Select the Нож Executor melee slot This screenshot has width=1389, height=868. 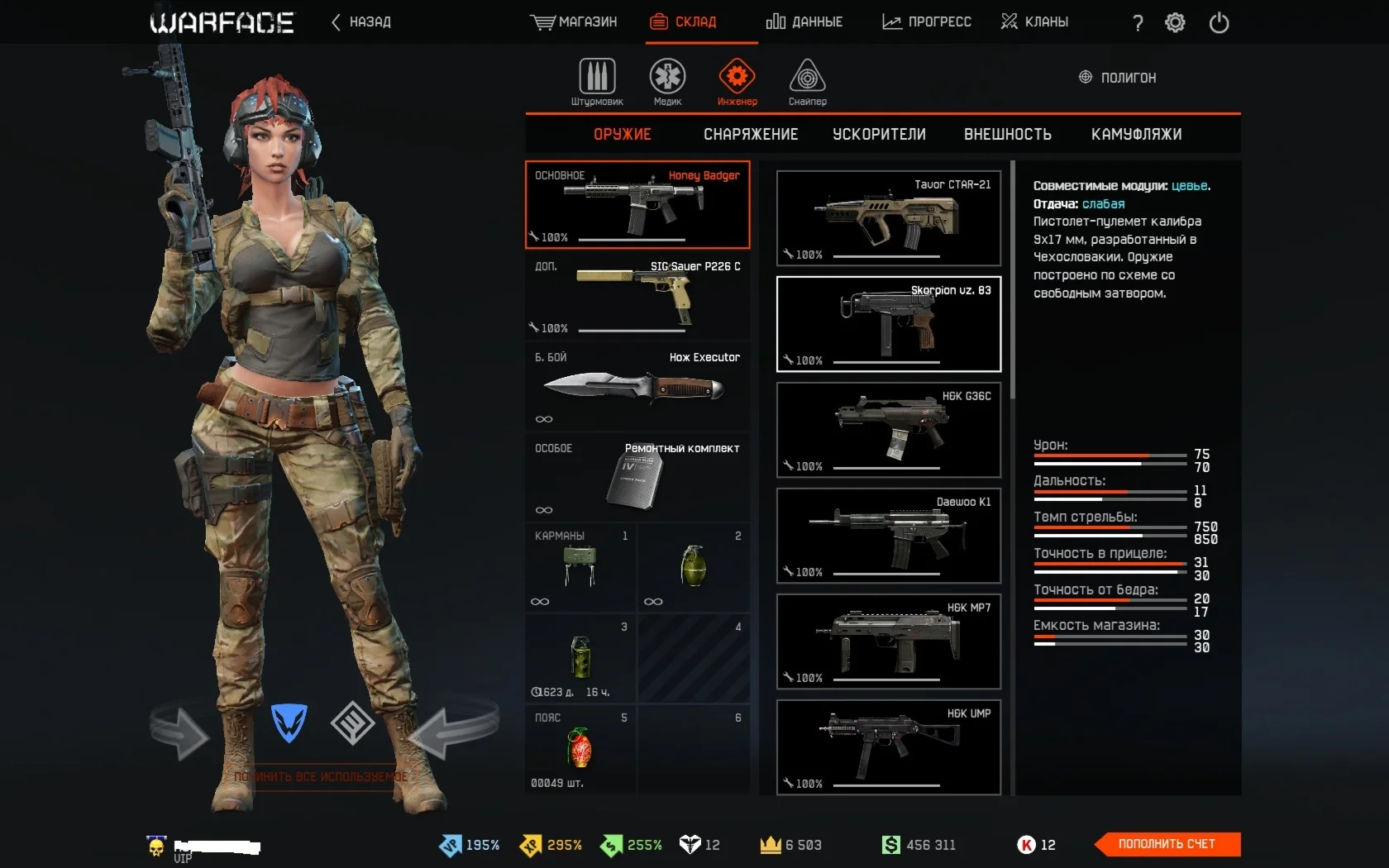point(637,387)
